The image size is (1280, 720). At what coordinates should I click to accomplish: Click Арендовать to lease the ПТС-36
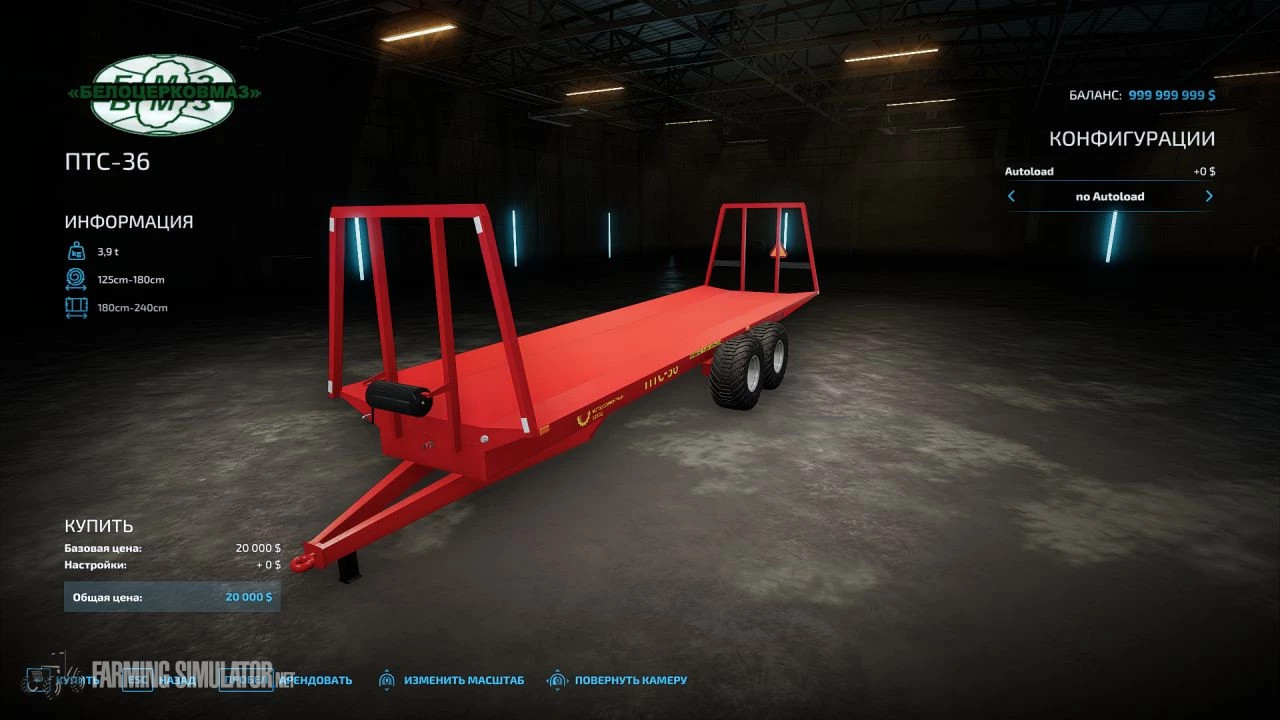[314, 679]
